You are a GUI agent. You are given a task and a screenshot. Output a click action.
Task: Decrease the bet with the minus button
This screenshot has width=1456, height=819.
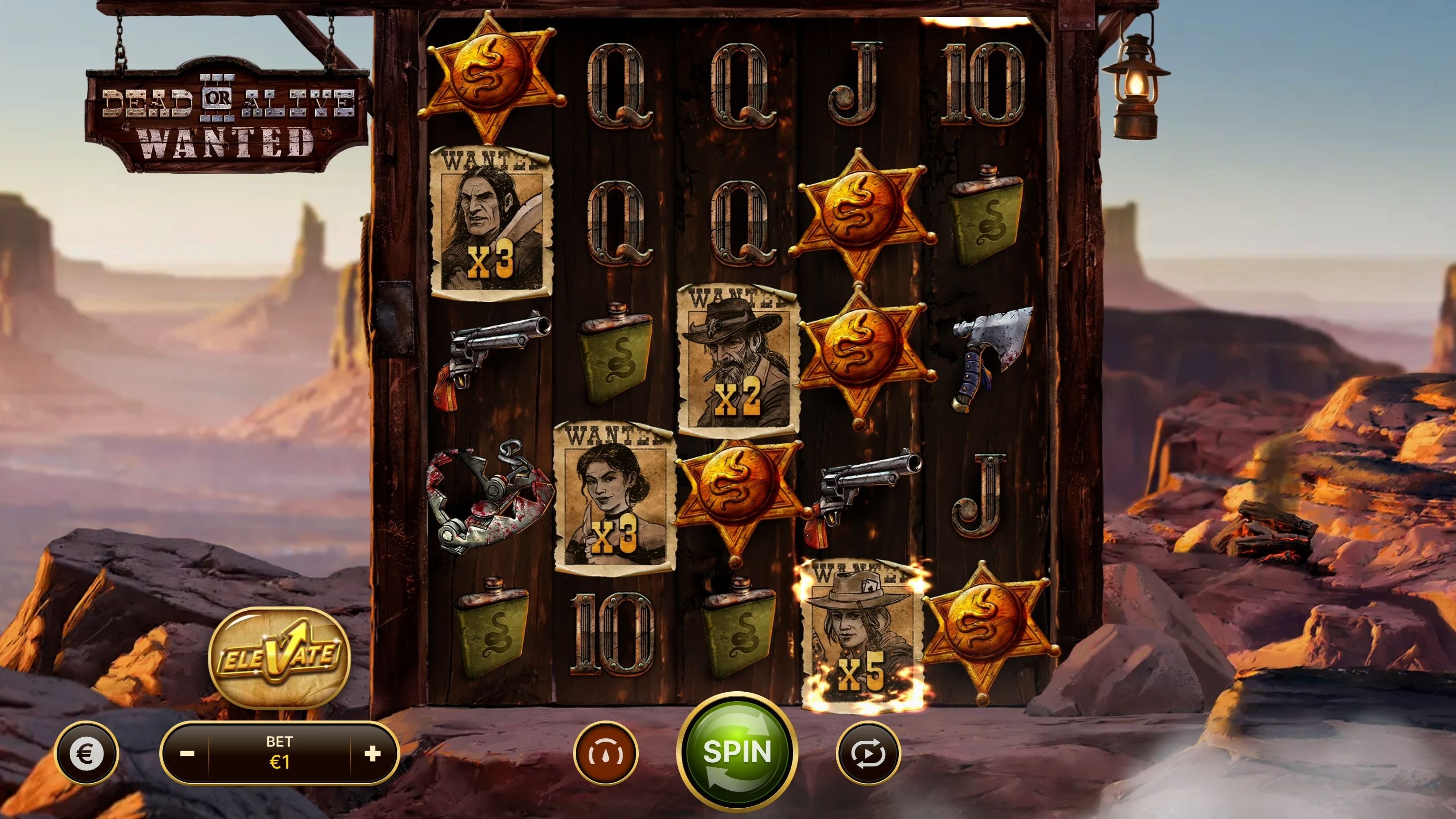187,753
